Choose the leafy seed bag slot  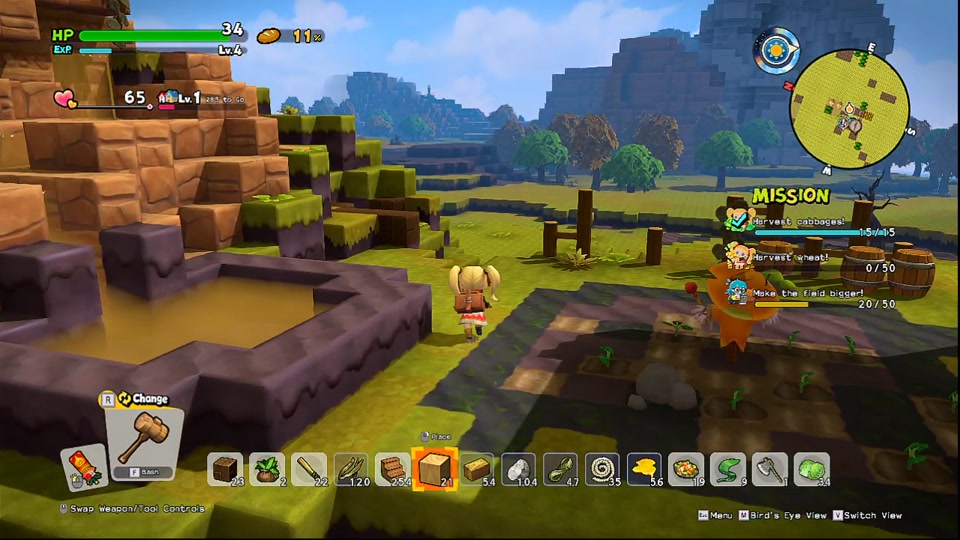coord(267,469)
